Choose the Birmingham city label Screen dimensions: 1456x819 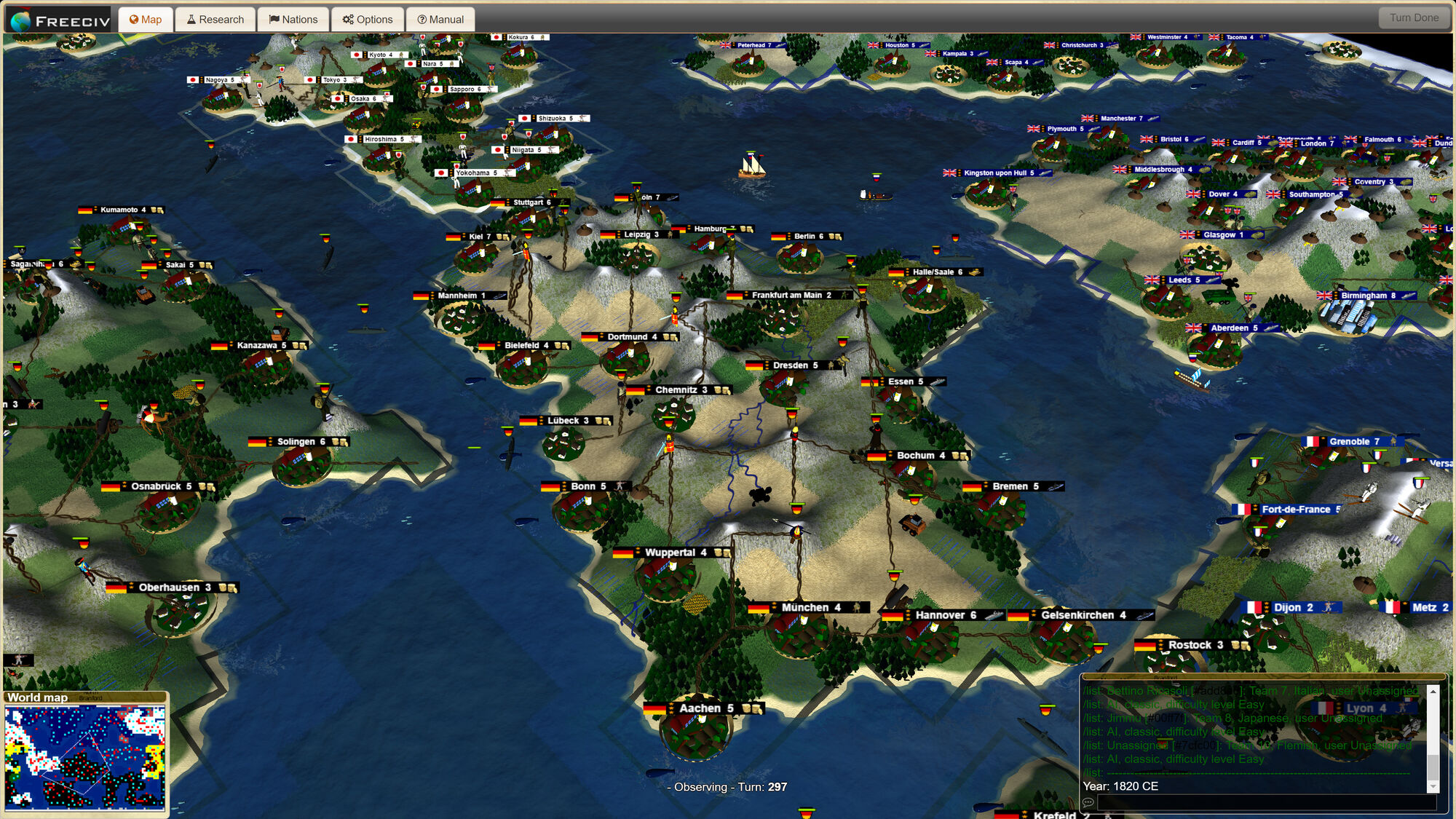point(1367,296)
